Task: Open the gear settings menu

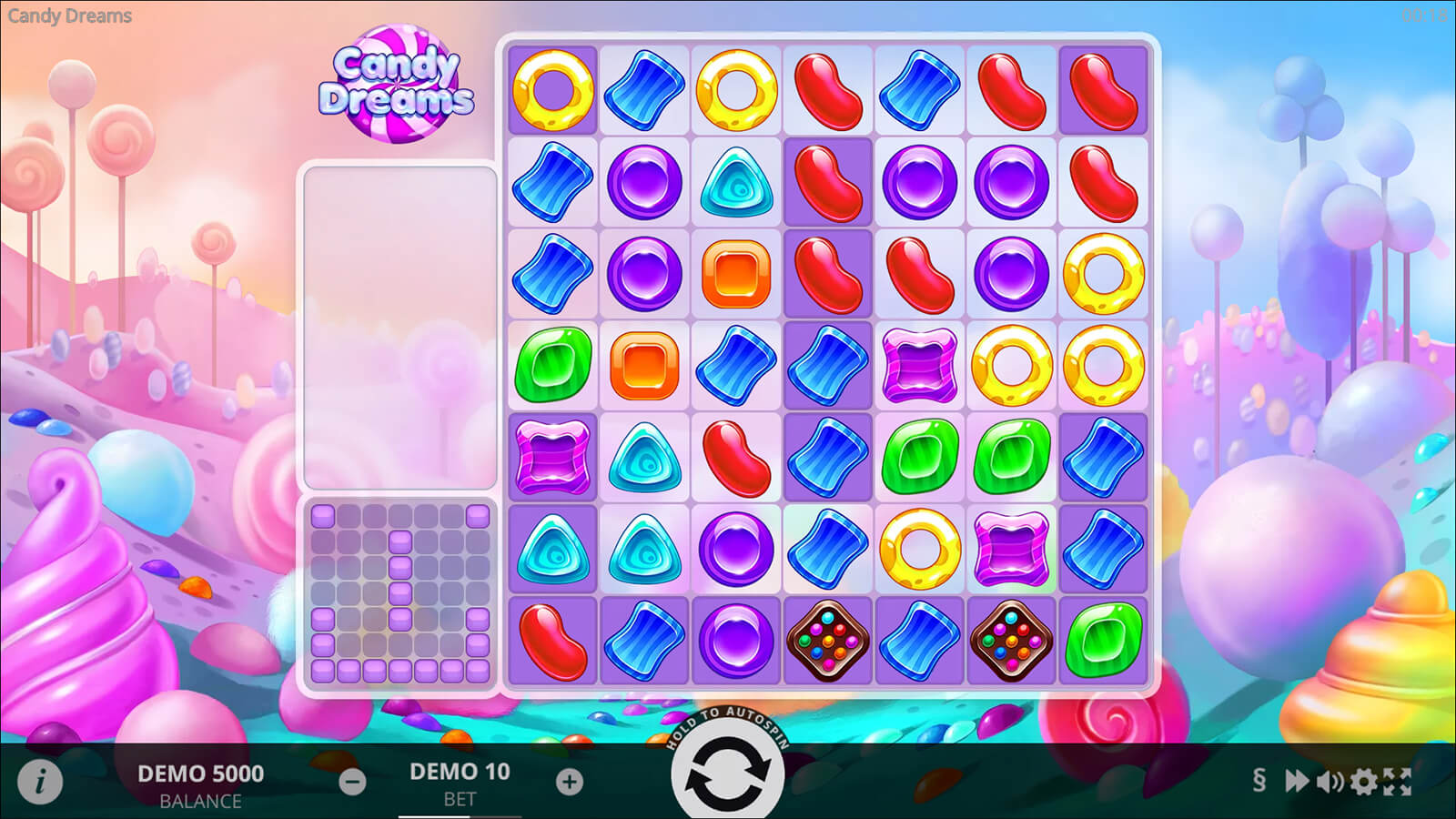Action: coord(1363,781)
